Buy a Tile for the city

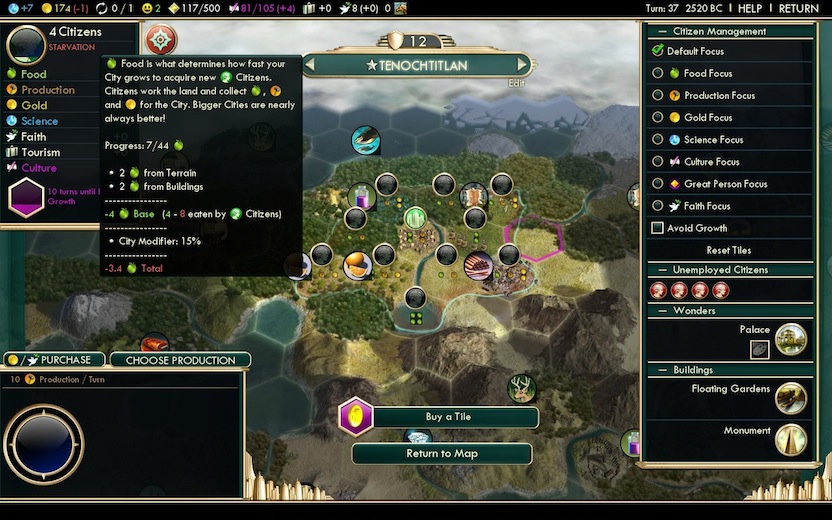tap(448, 417)
